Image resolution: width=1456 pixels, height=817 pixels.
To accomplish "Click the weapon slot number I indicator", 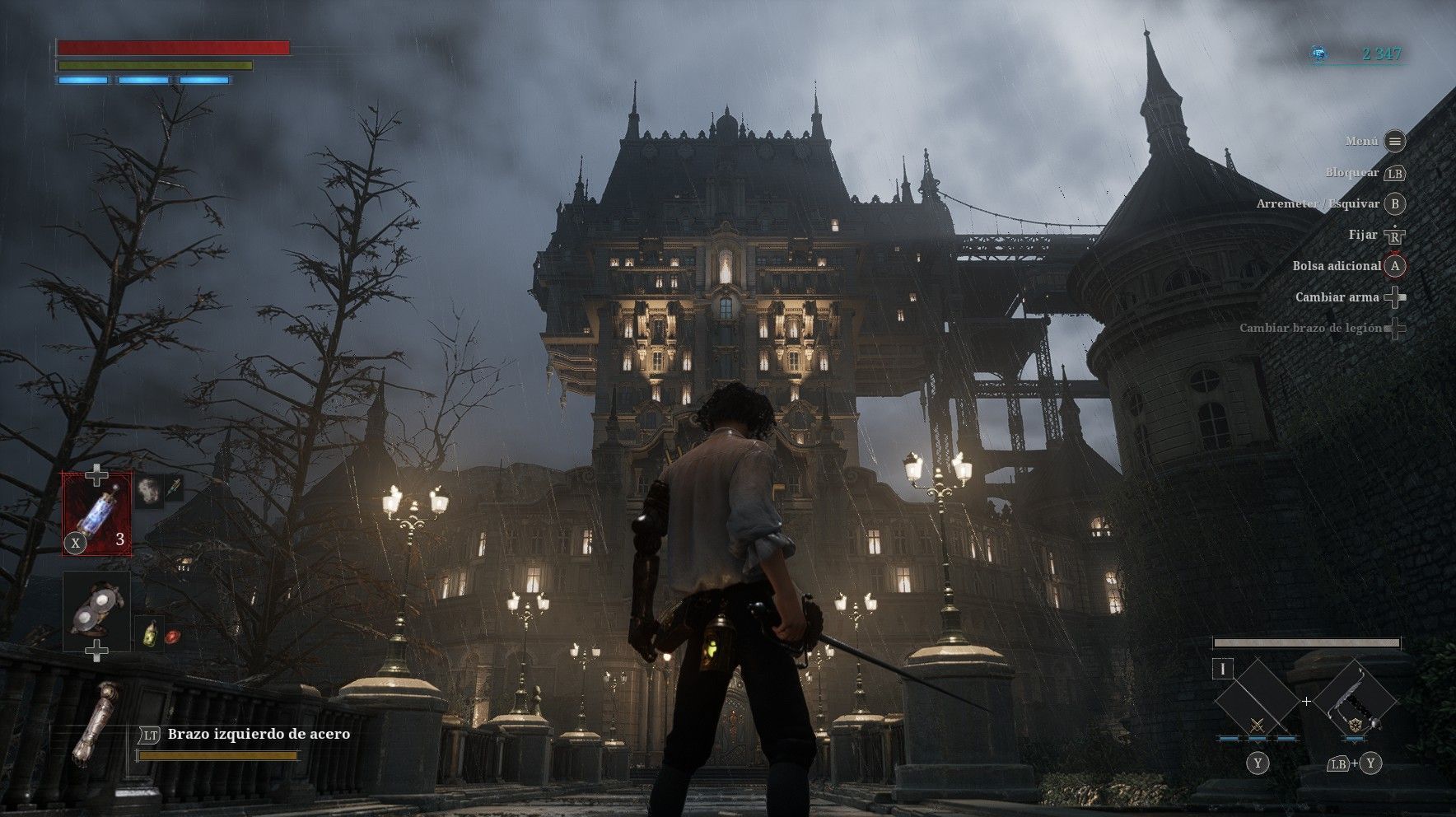I will coord(1223,669).
